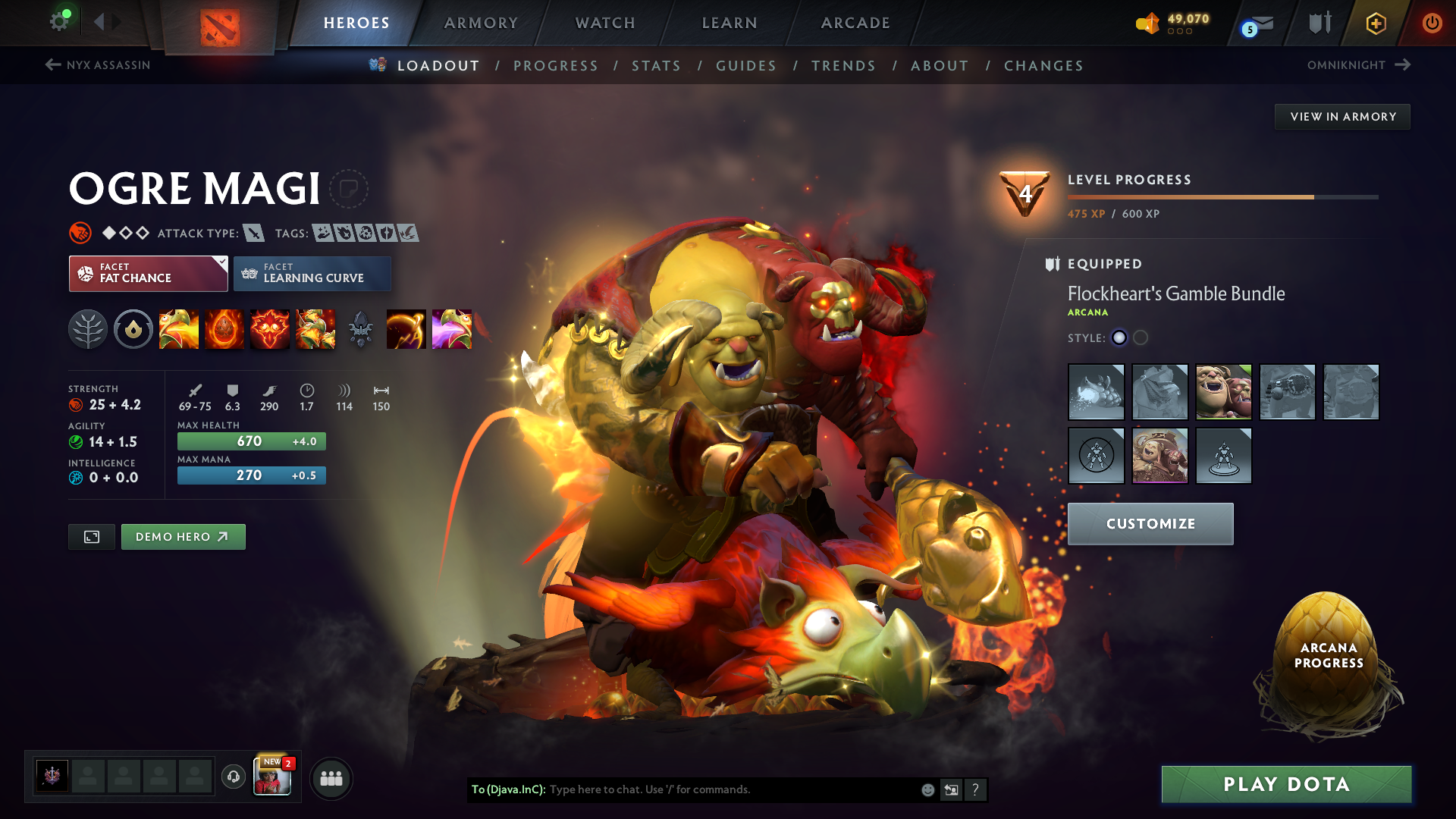Quit the game with power button

[1432, 23]
